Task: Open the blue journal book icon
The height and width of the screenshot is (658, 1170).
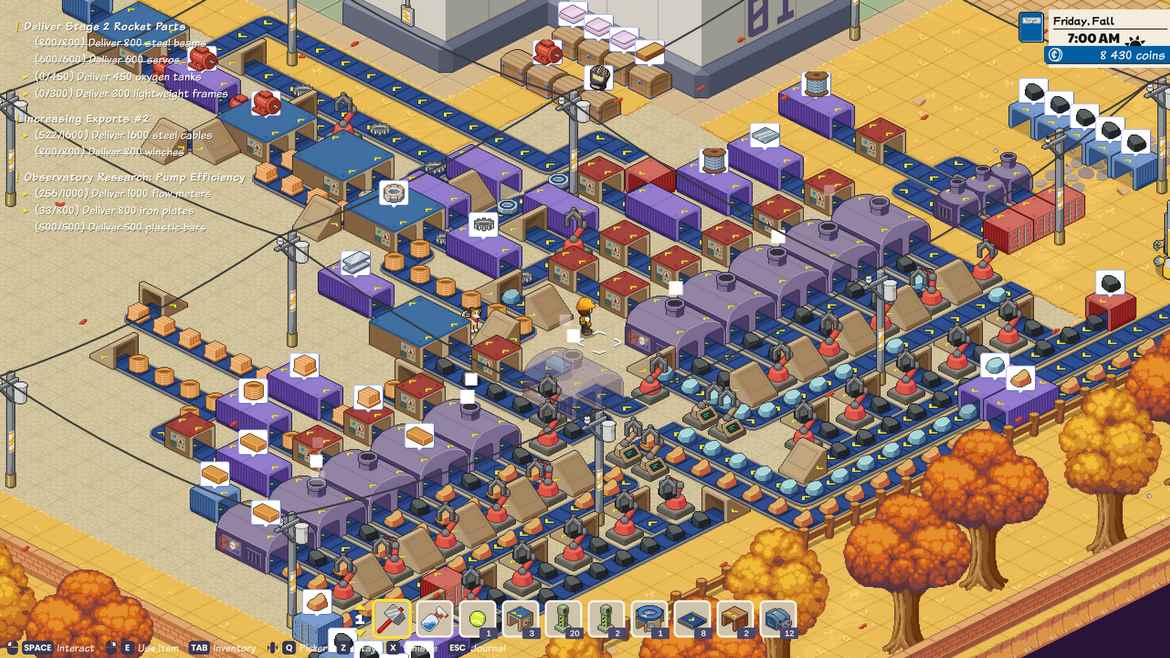Action: 1030,27
